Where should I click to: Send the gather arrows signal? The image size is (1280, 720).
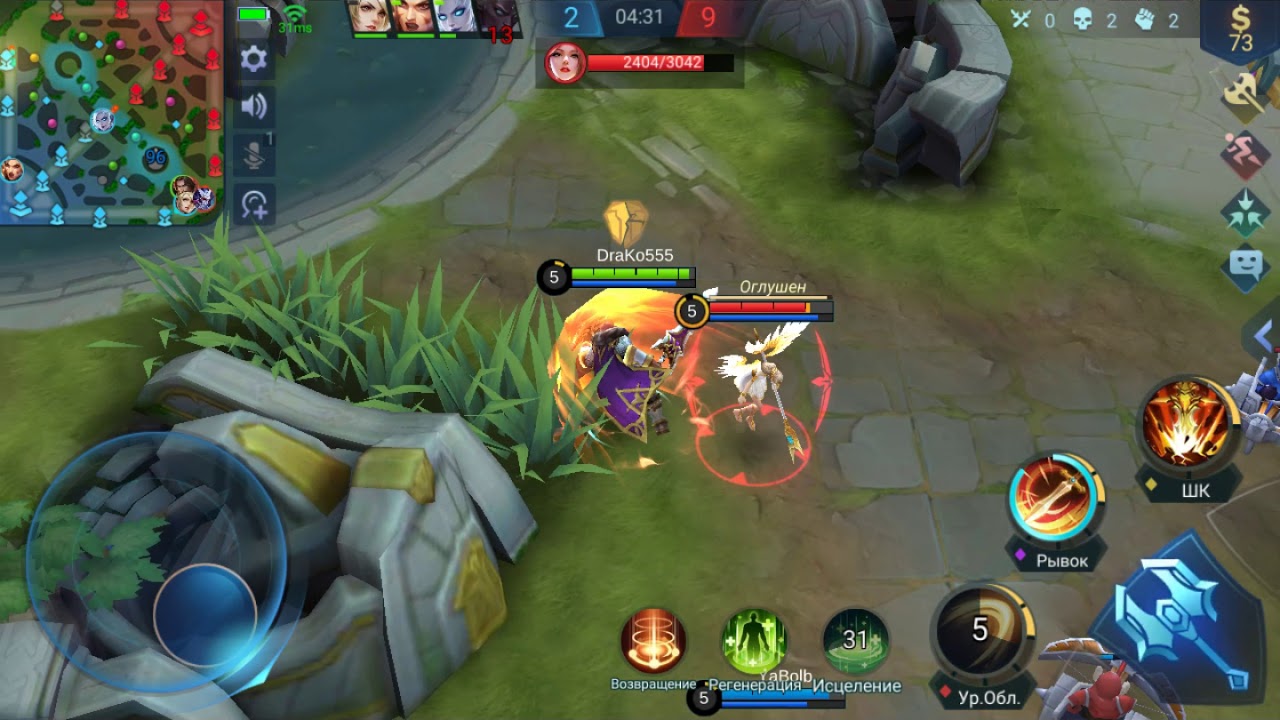(x=1245, y=212)
